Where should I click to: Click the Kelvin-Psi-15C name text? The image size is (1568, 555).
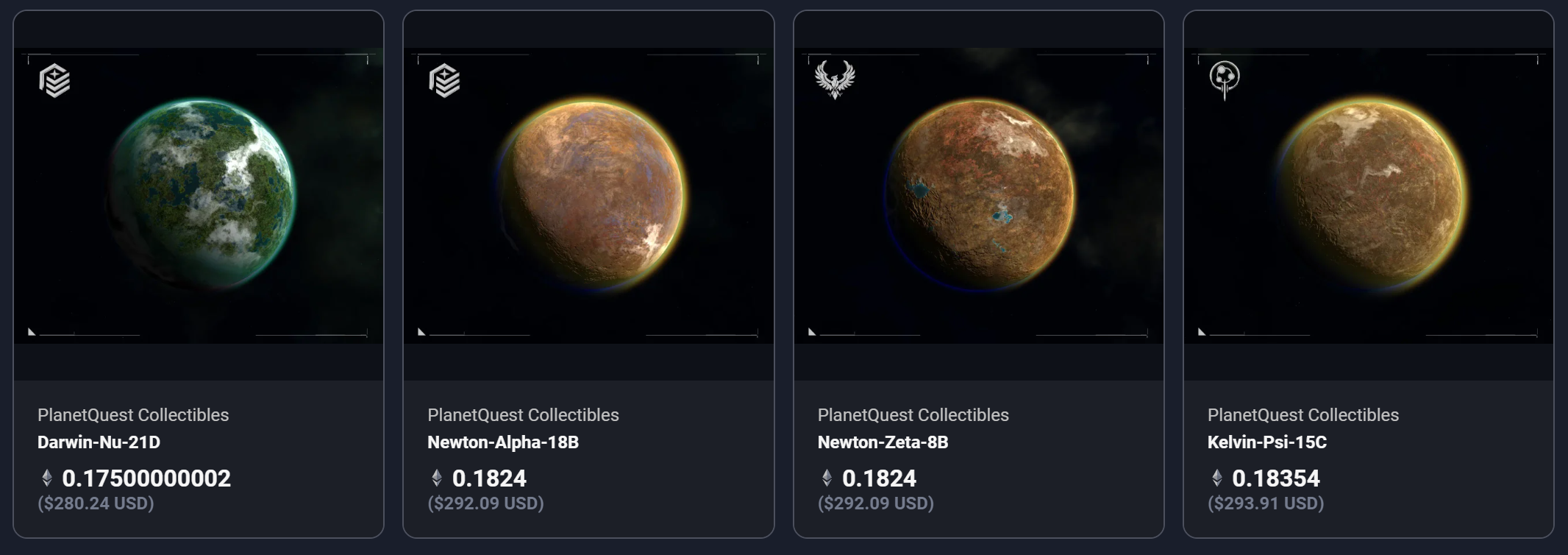pos(1266,442)
